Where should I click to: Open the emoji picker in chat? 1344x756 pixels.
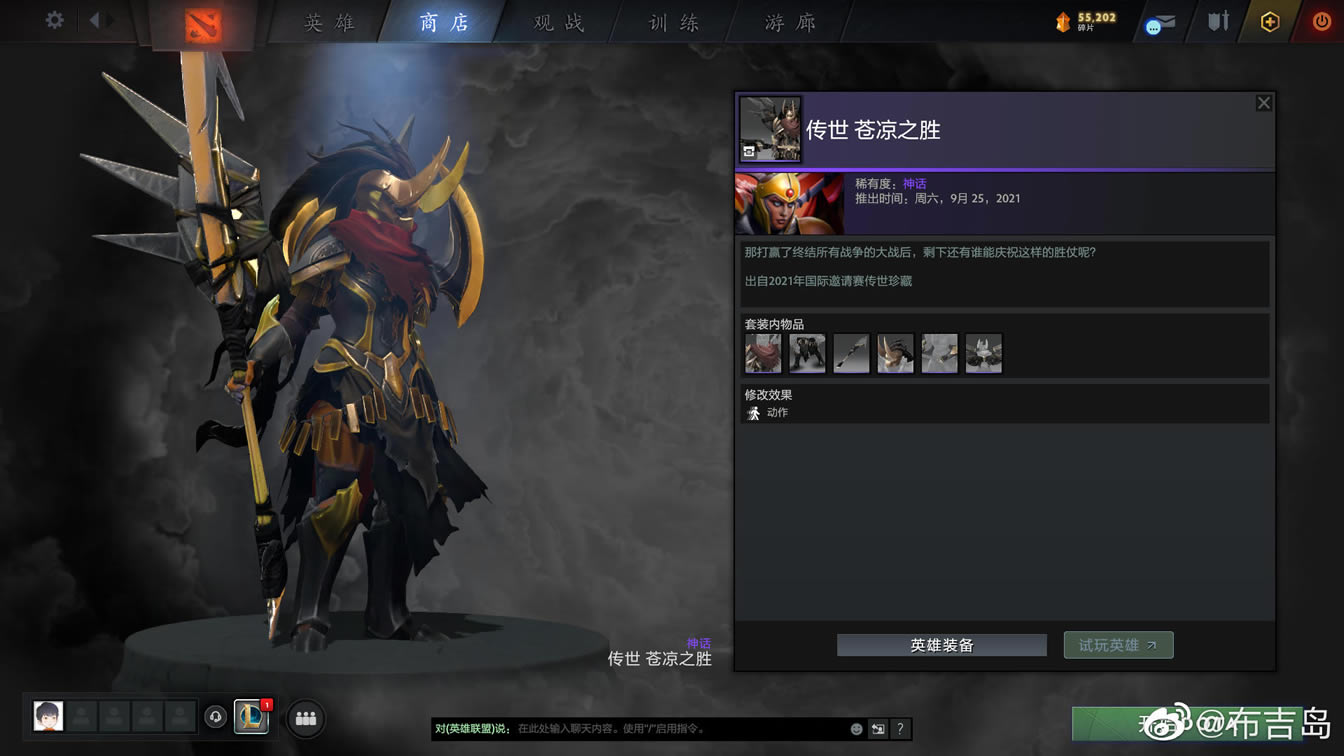click(x=856, y=729)
